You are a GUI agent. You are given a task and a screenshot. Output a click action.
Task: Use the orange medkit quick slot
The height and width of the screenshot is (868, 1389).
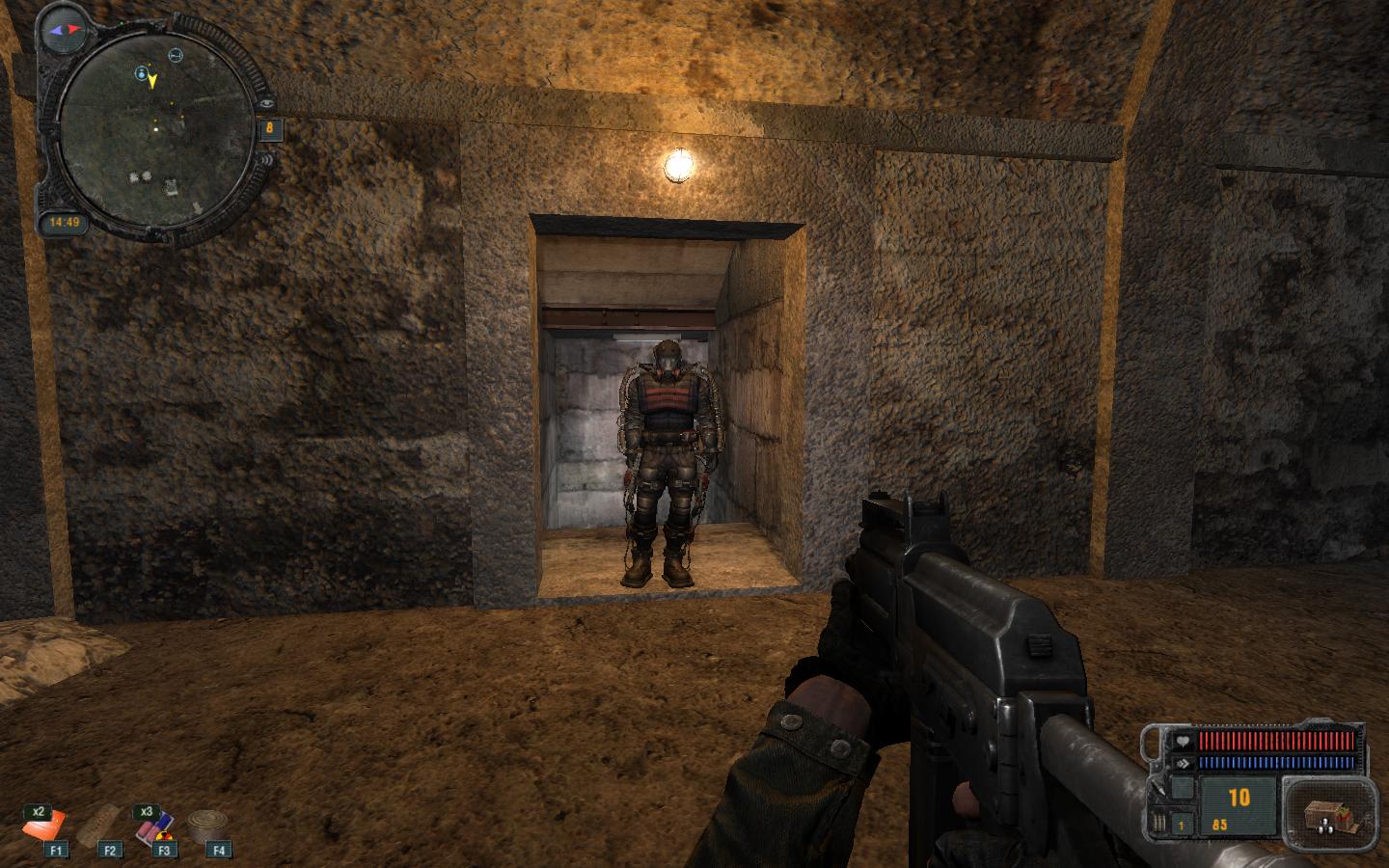(44, 827)
